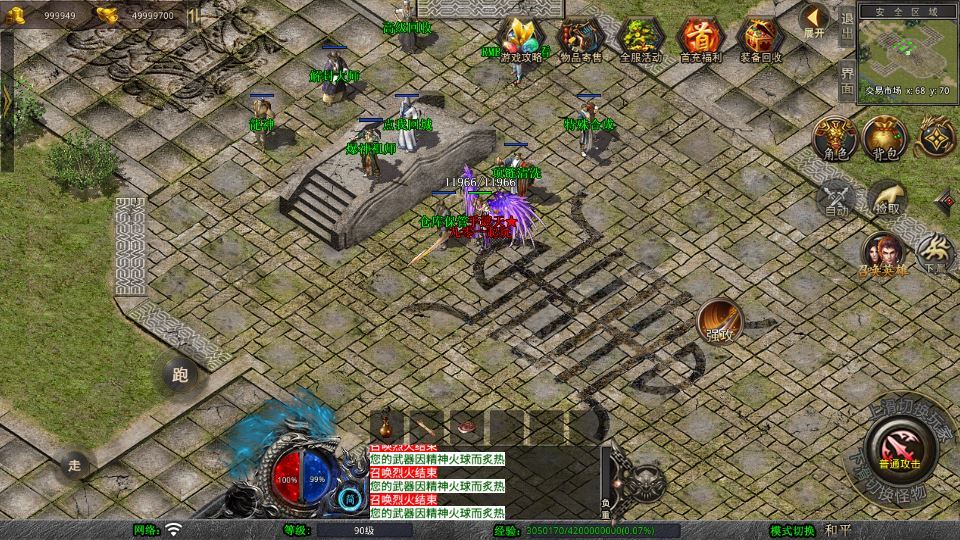Open the 全服活动 server events menu
The height and width of the screenshot is (540, 960).
pyautogui.click(x=641, y=41)
